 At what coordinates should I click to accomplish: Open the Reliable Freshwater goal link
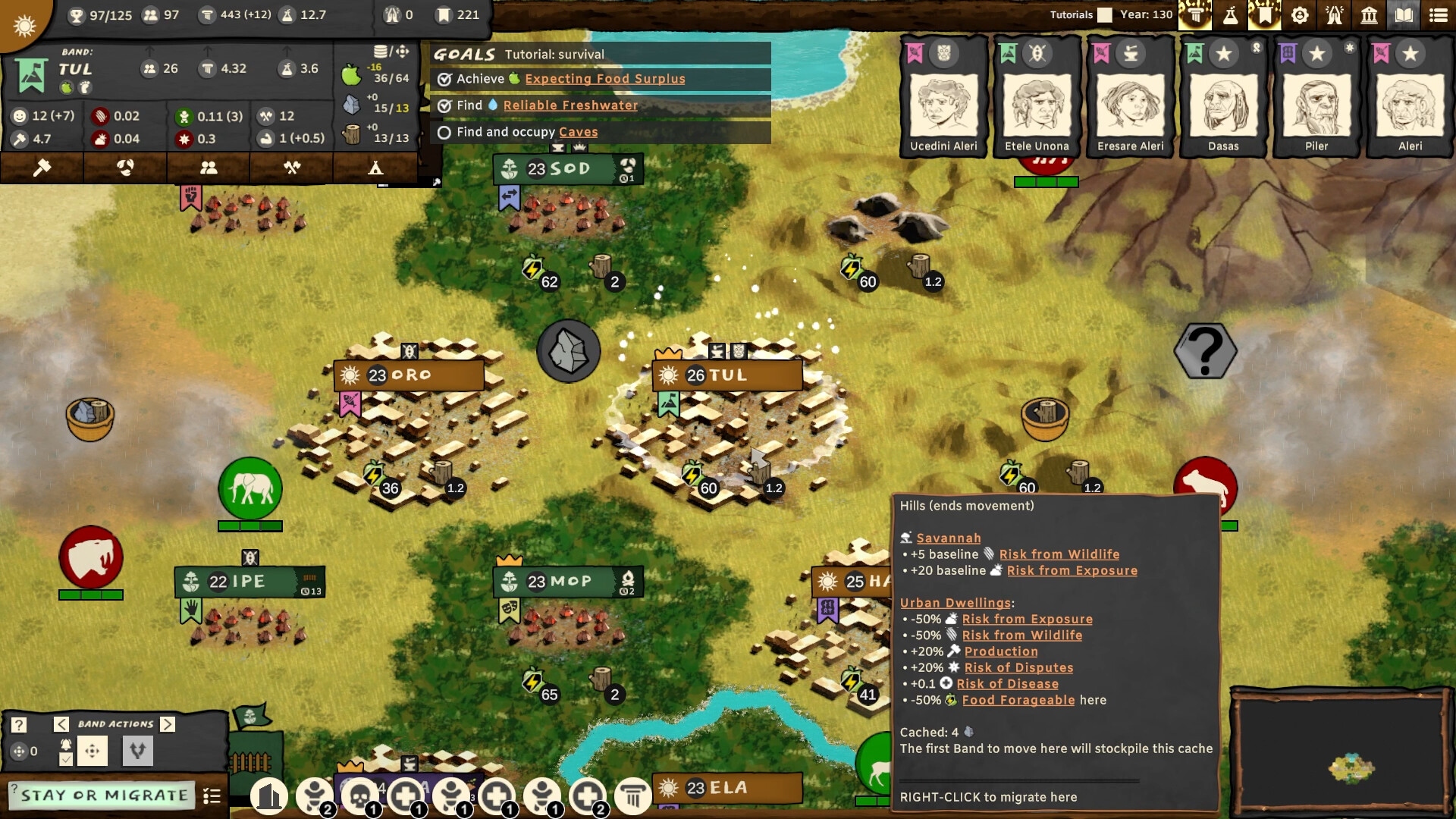570,105
